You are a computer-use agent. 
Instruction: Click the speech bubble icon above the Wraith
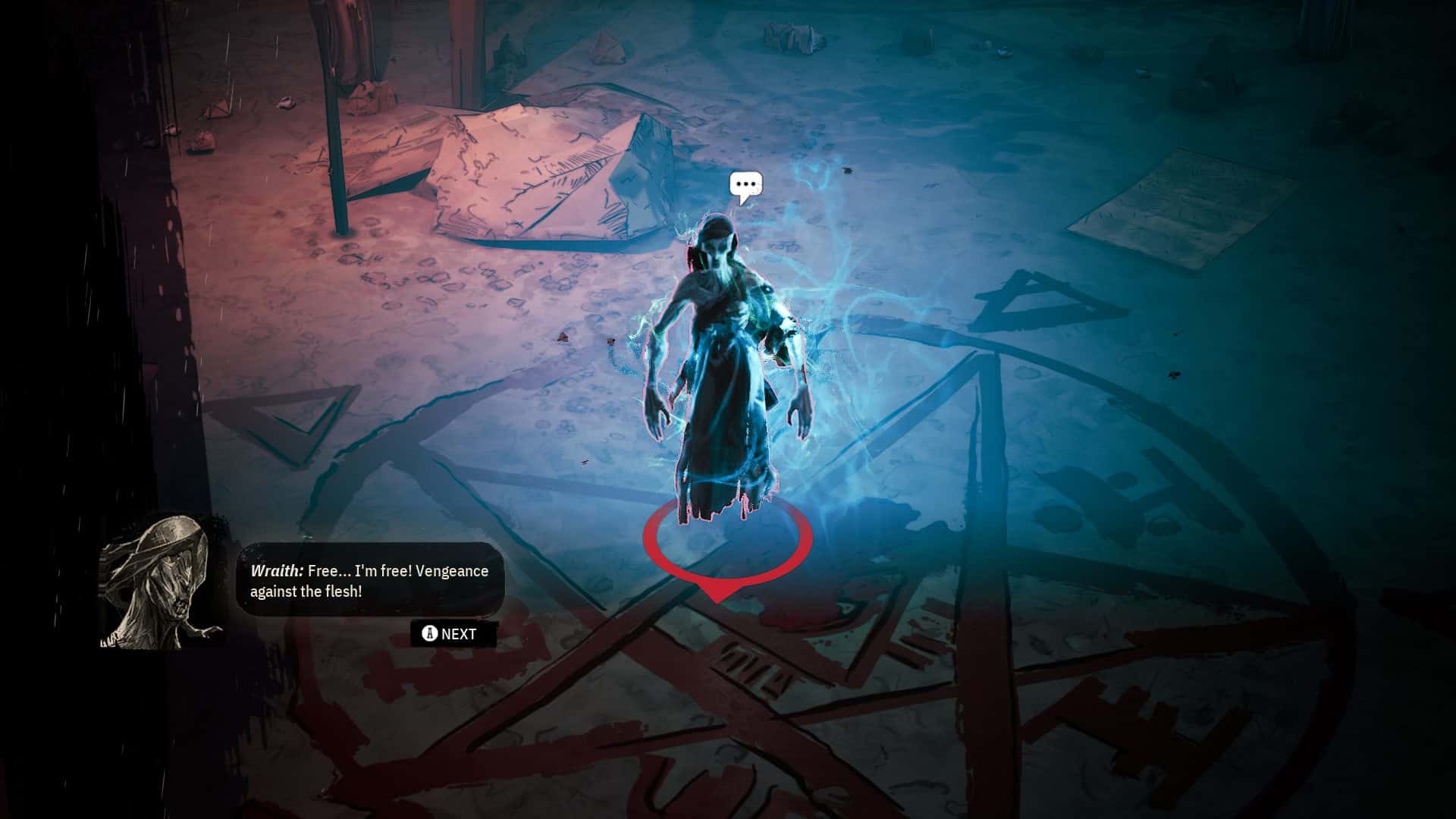[745, 186]
